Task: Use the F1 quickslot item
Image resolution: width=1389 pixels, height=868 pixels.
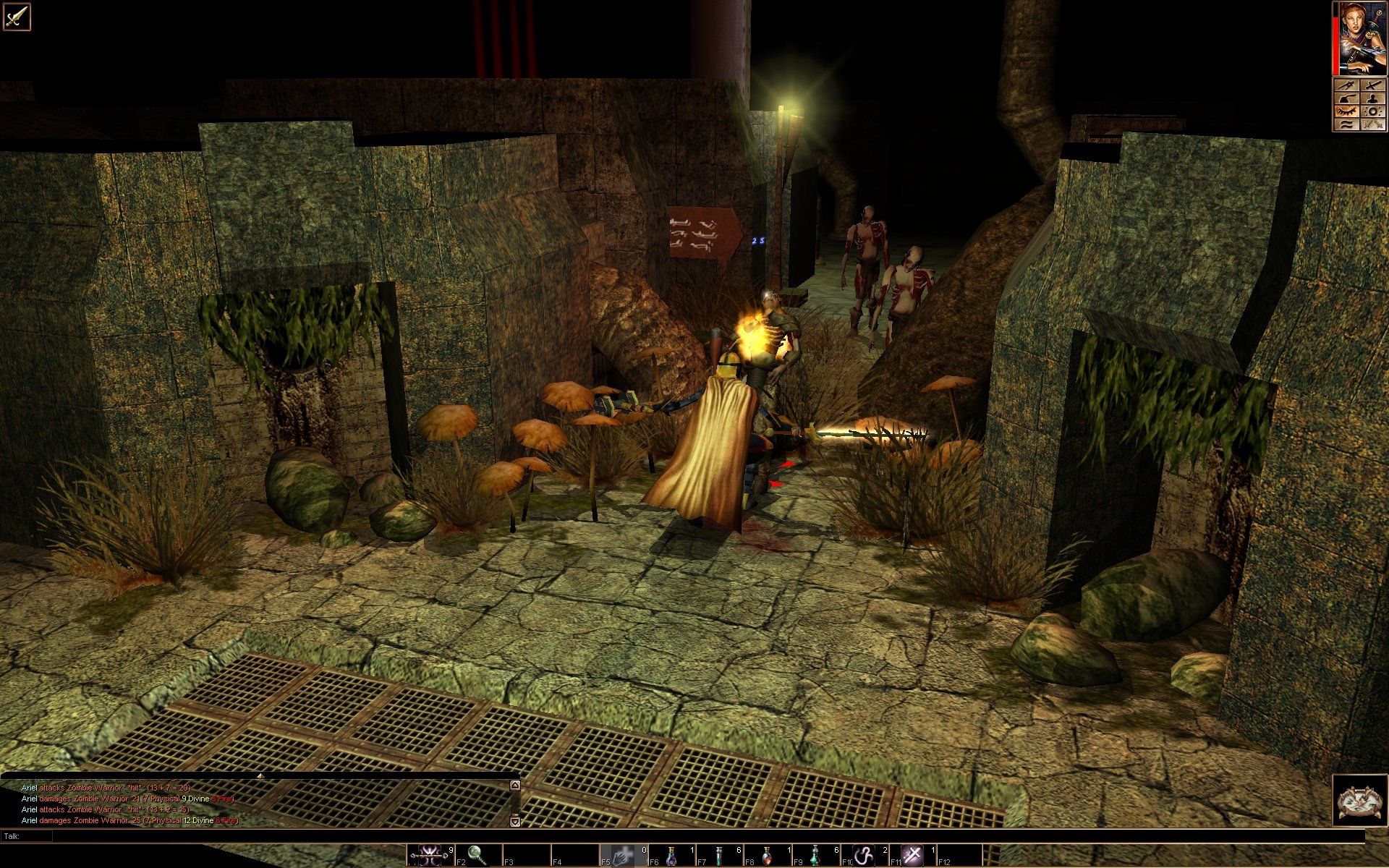Action: 428,856
